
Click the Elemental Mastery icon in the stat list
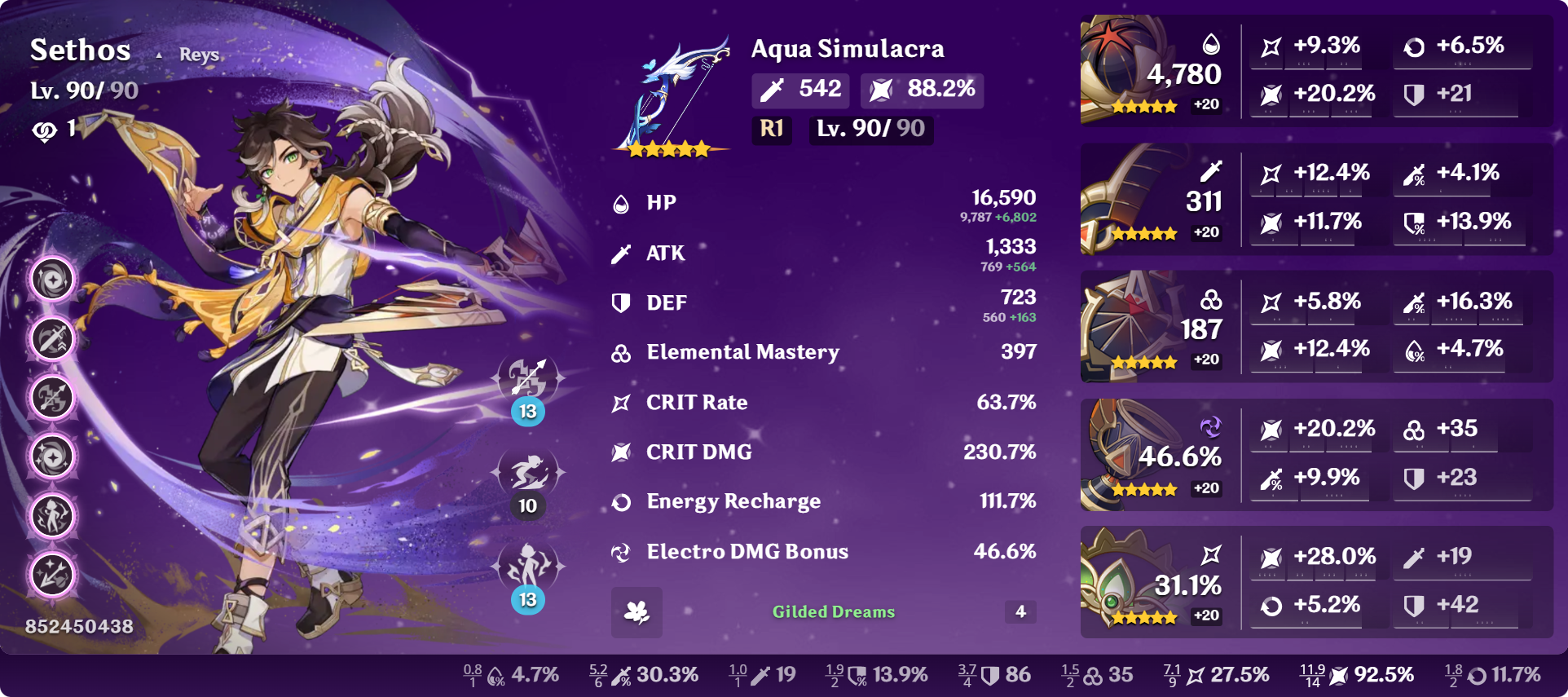(x=621, y=352)
